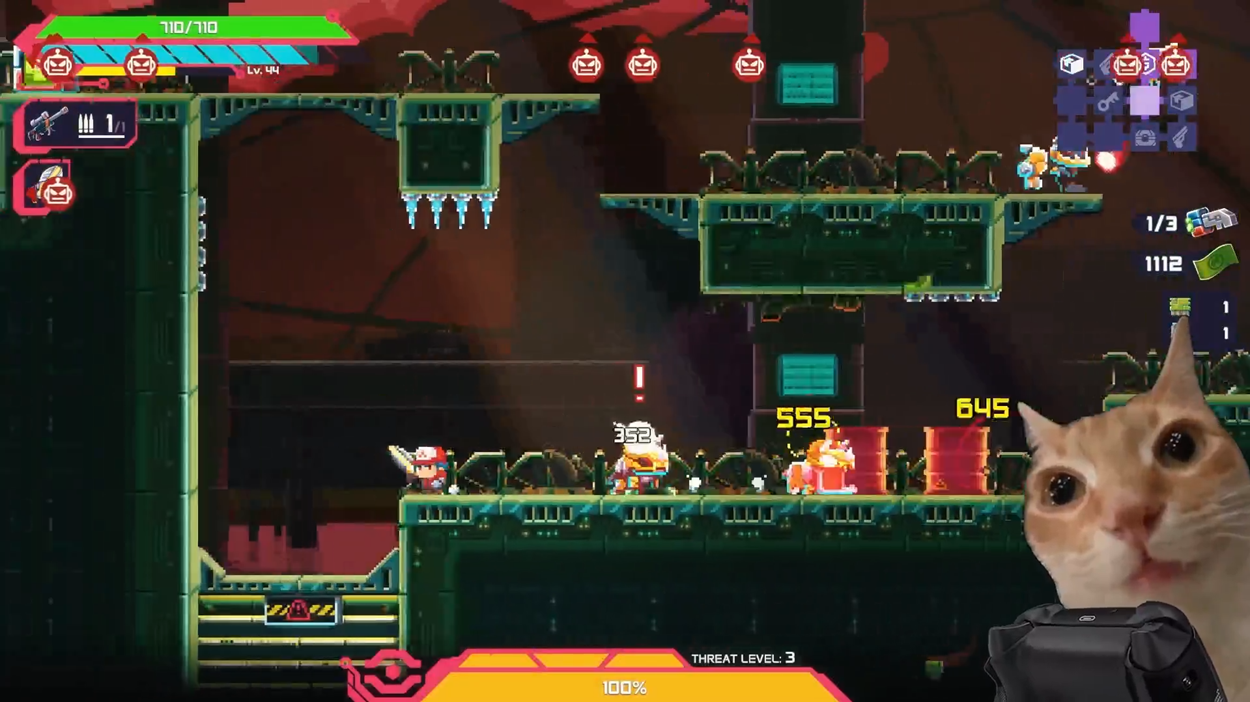The width and height of the screenshot is (1250, 702).
Task: Pick the pistol room on the minimap
Action: (1181, 138)
